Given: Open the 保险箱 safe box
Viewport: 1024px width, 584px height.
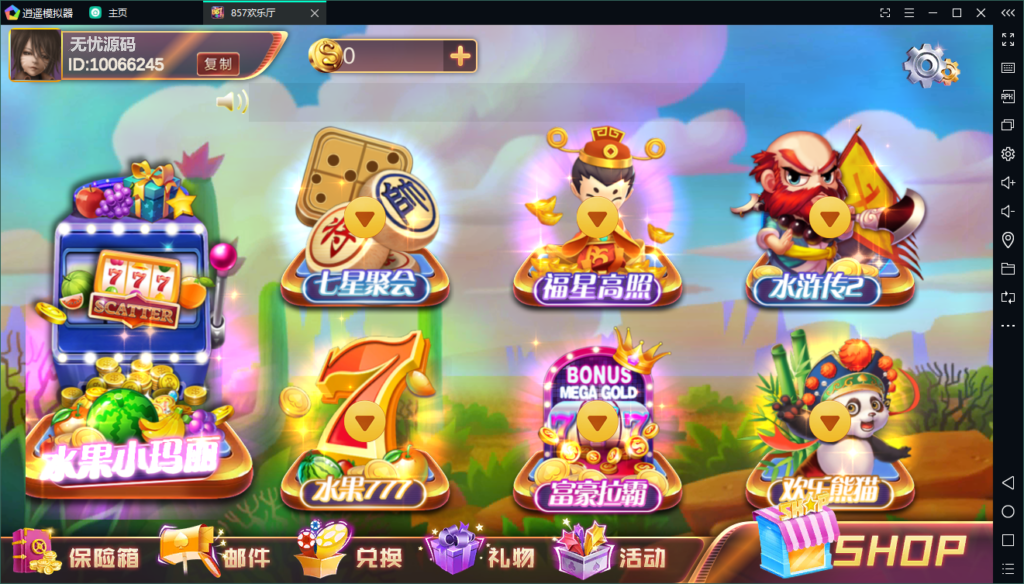Looking at the screenshot, I should pos(76,555).
